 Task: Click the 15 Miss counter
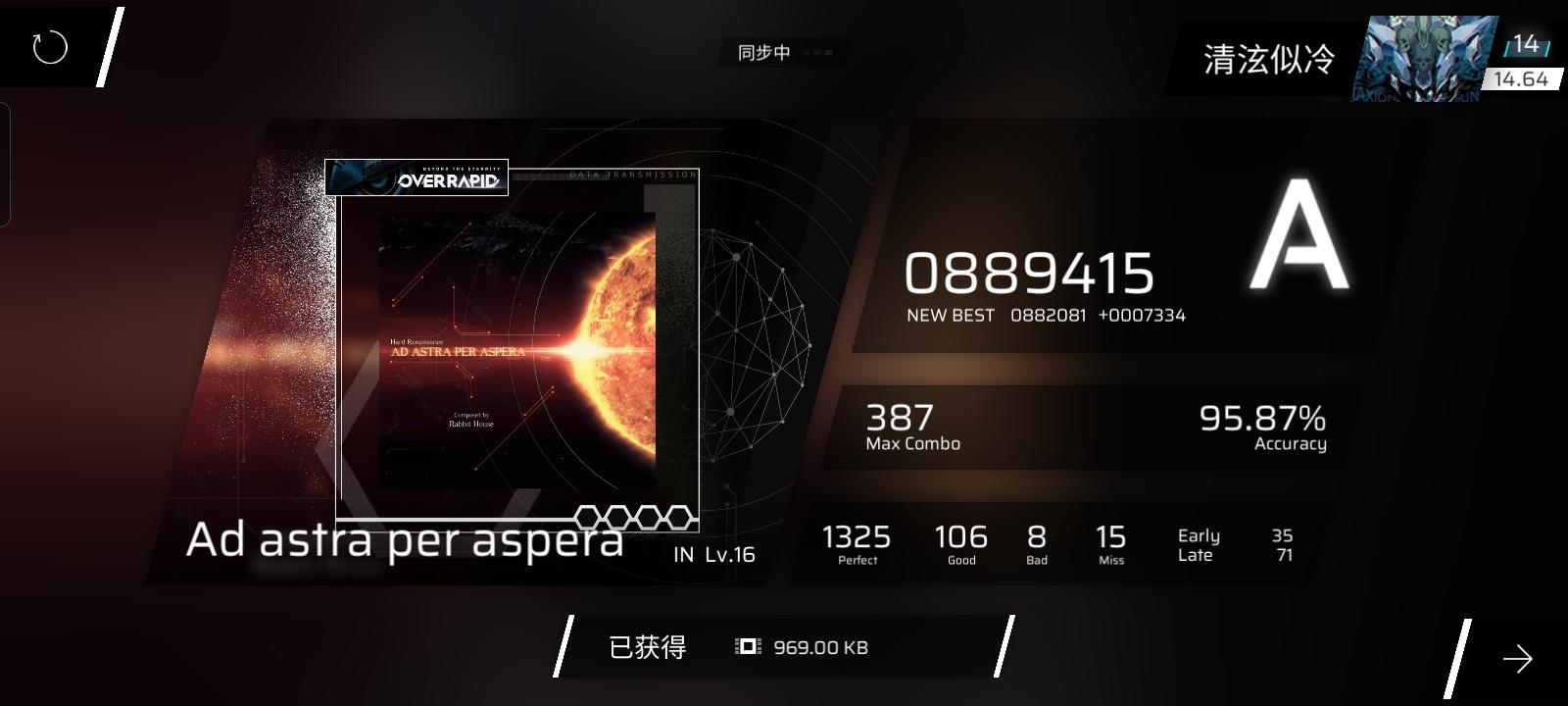point(1110,542)
